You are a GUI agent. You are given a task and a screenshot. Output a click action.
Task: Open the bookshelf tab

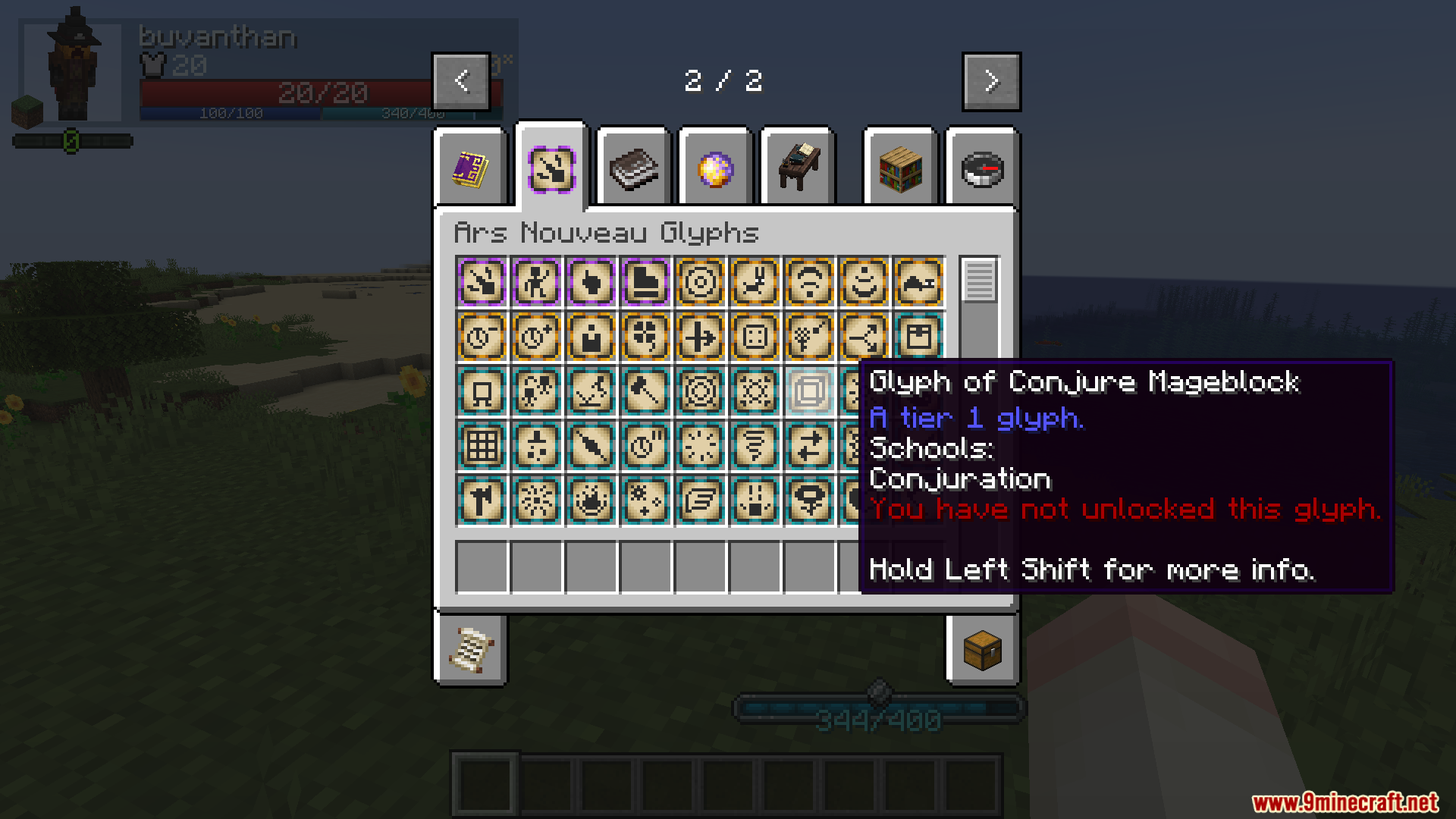tap(900, 168)
